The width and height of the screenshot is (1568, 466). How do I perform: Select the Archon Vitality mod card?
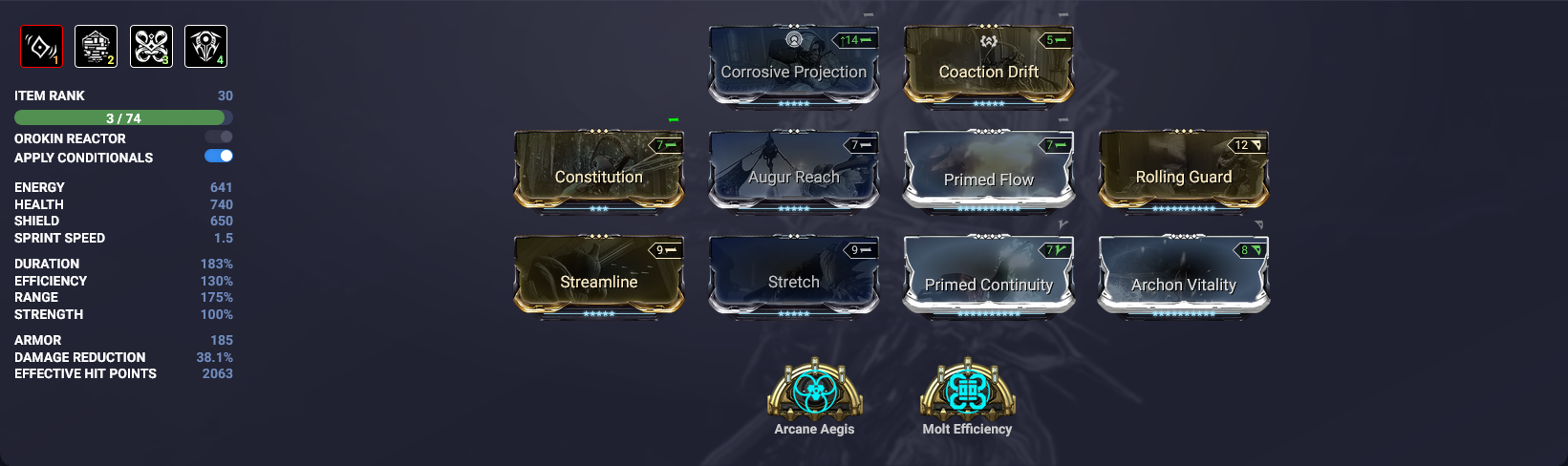(x=1183, y=277)
